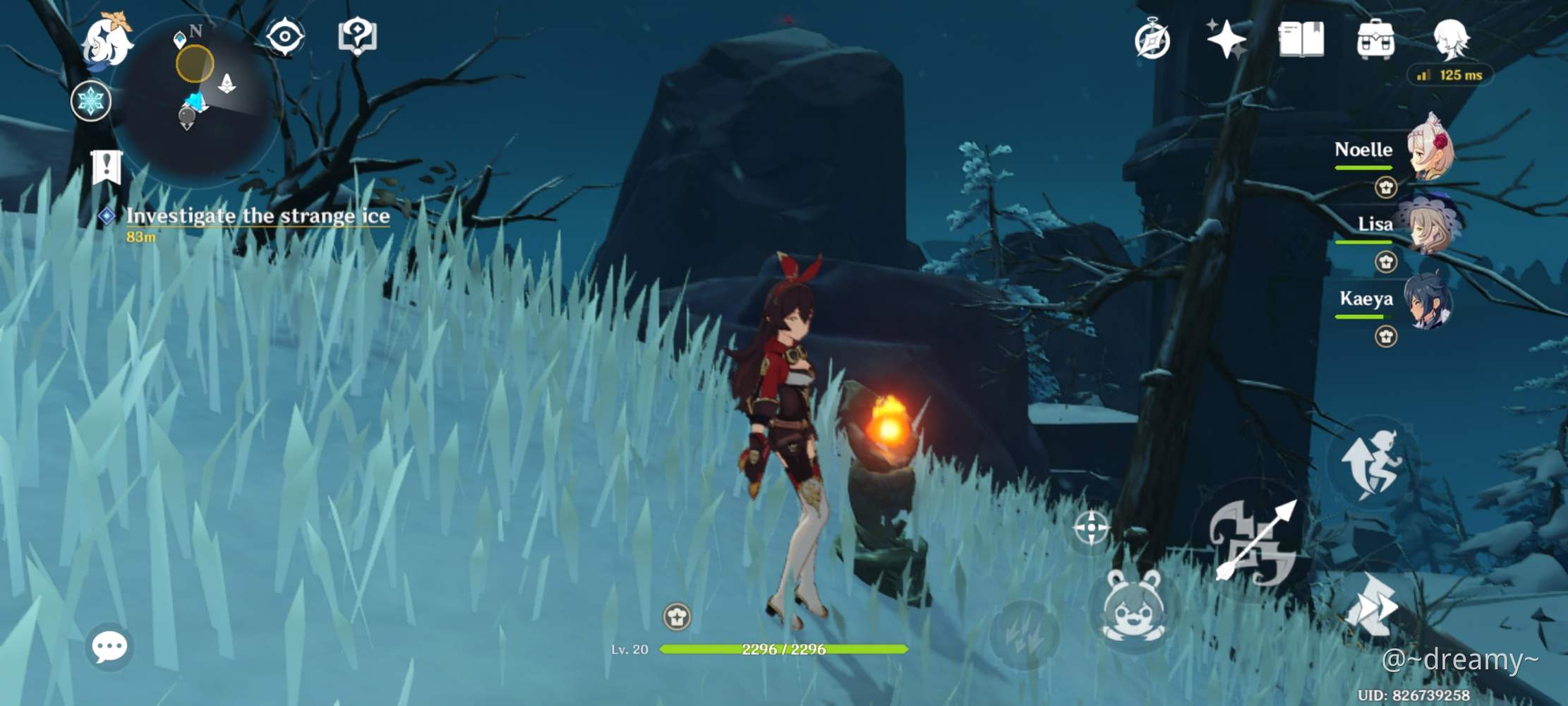Open the tutorial question mark icon
Image resolution: width=1568 pixels, height=706 pixels.
tap(357, 35)
